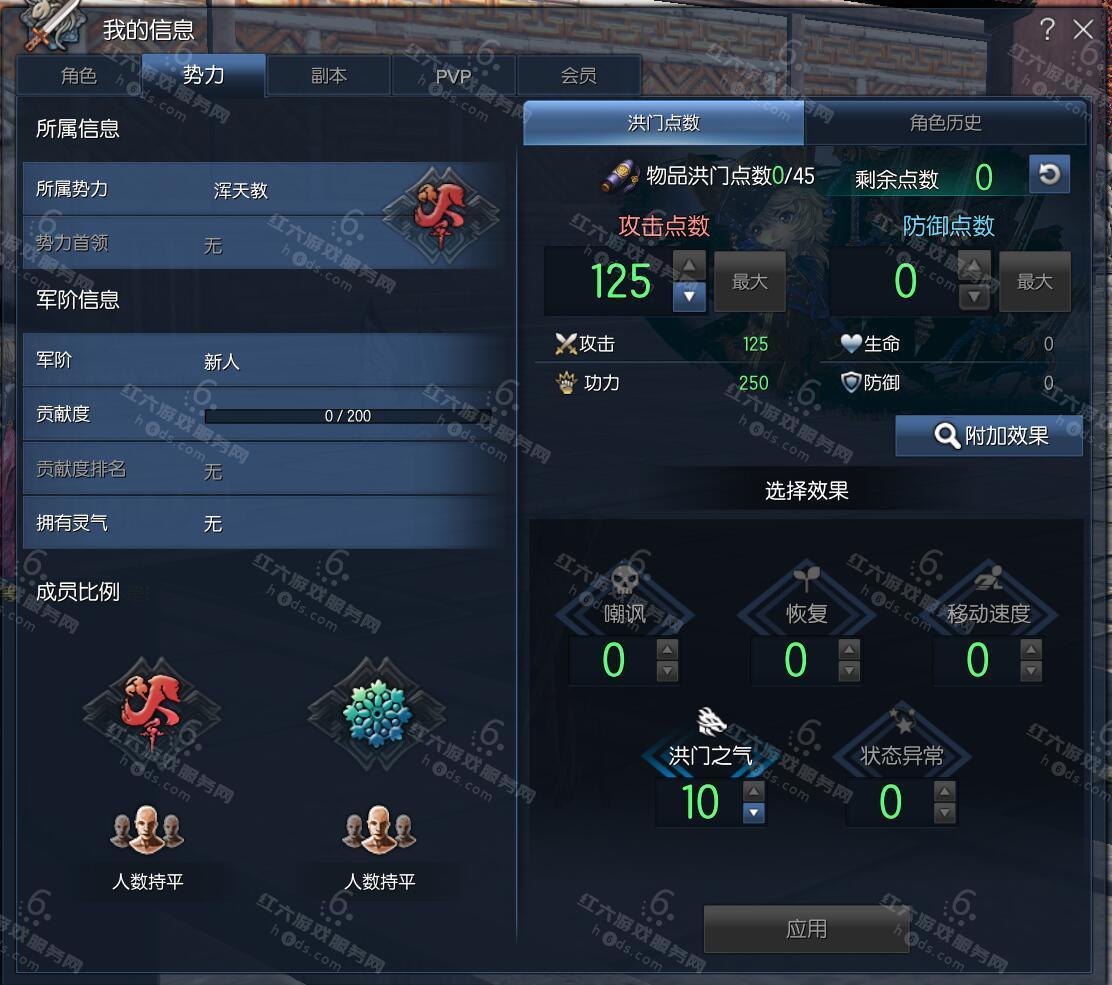Reset points with the circular arrow button
Screen dimensions: 1112x985
(x=1049, y=175)
